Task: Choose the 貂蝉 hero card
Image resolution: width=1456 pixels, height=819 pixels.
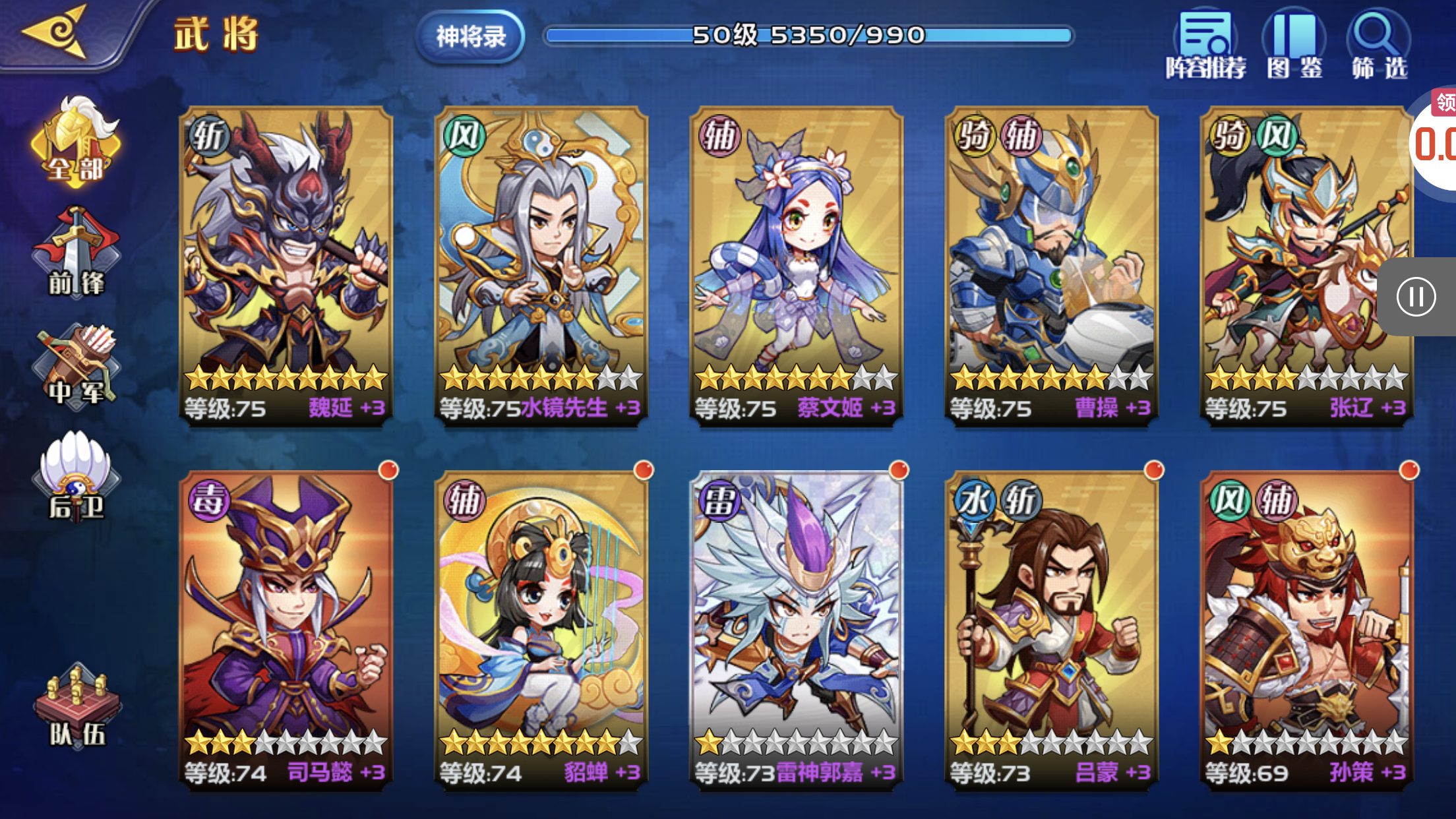Action: coord(541,630)
